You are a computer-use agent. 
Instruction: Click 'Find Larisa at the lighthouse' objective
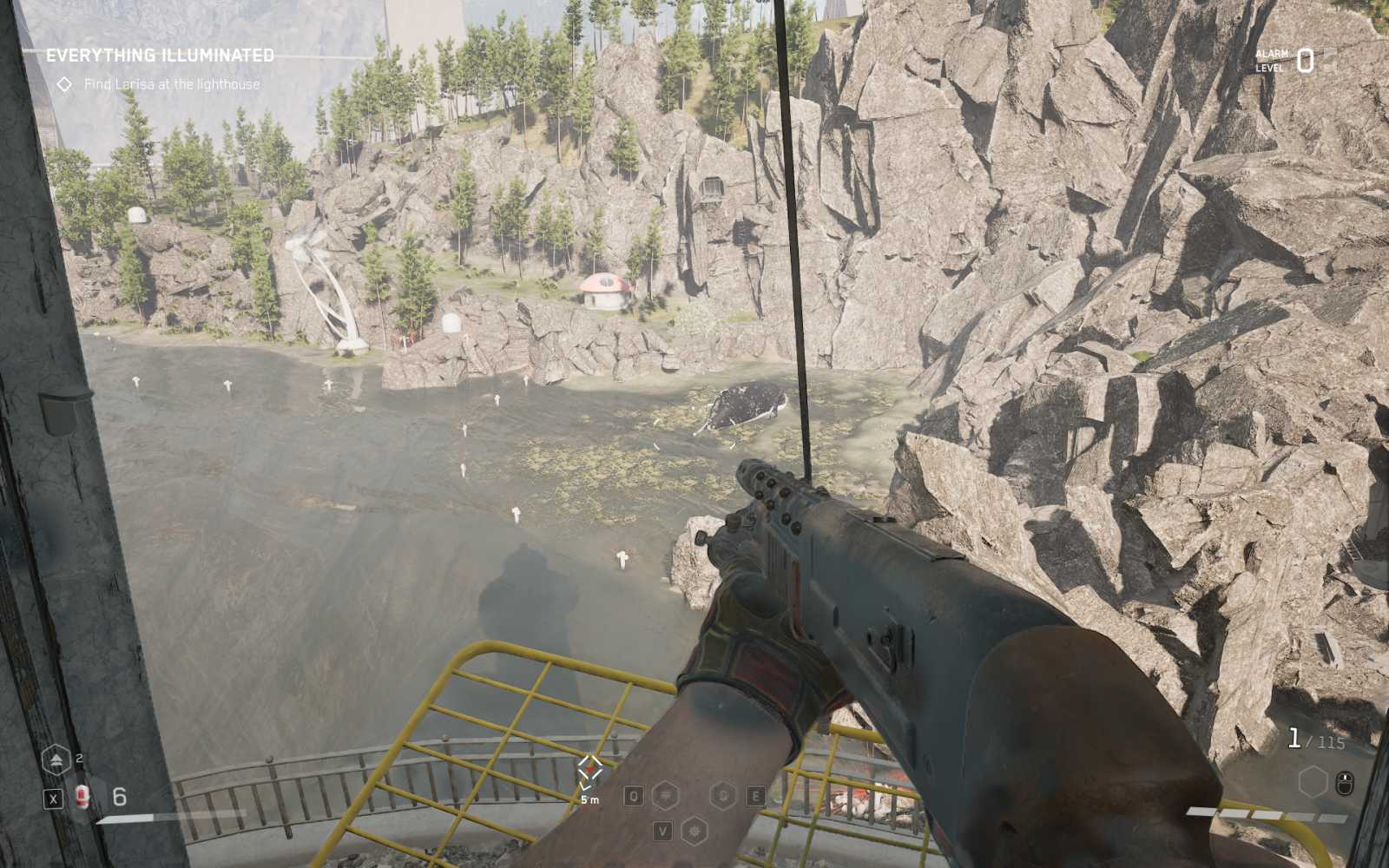(x=171, y=84)
